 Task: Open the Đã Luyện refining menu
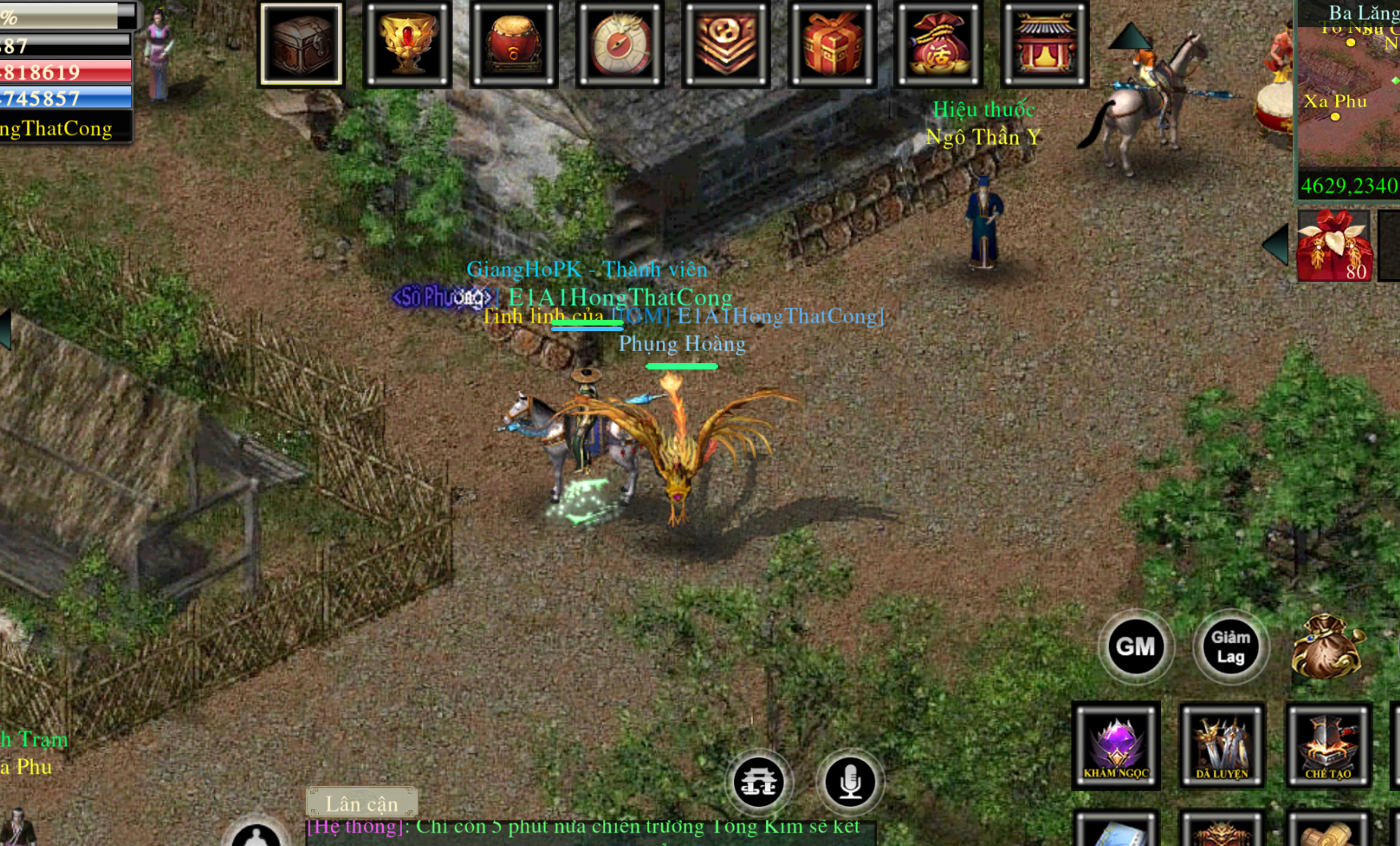1222,745
